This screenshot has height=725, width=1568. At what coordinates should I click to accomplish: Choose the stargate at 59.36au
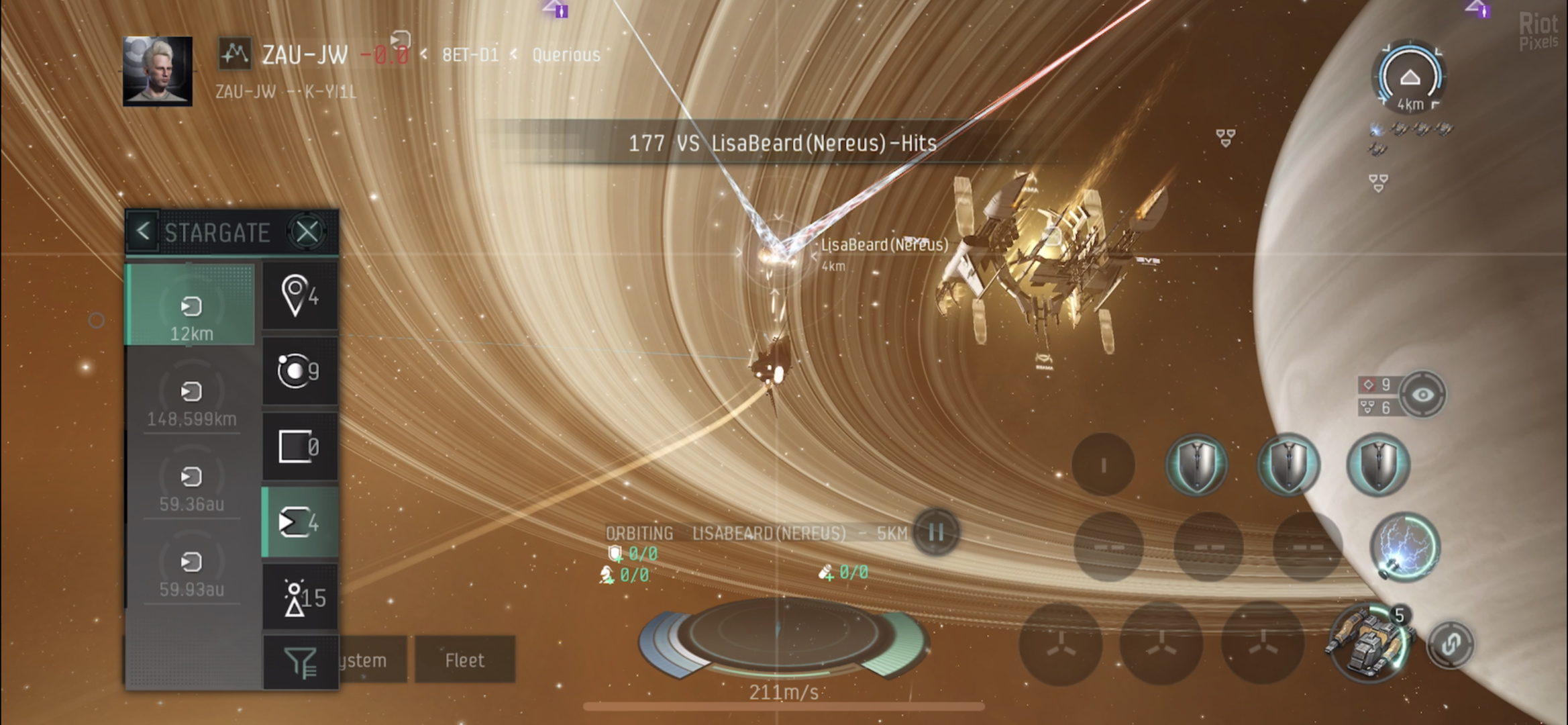[191, 486]
